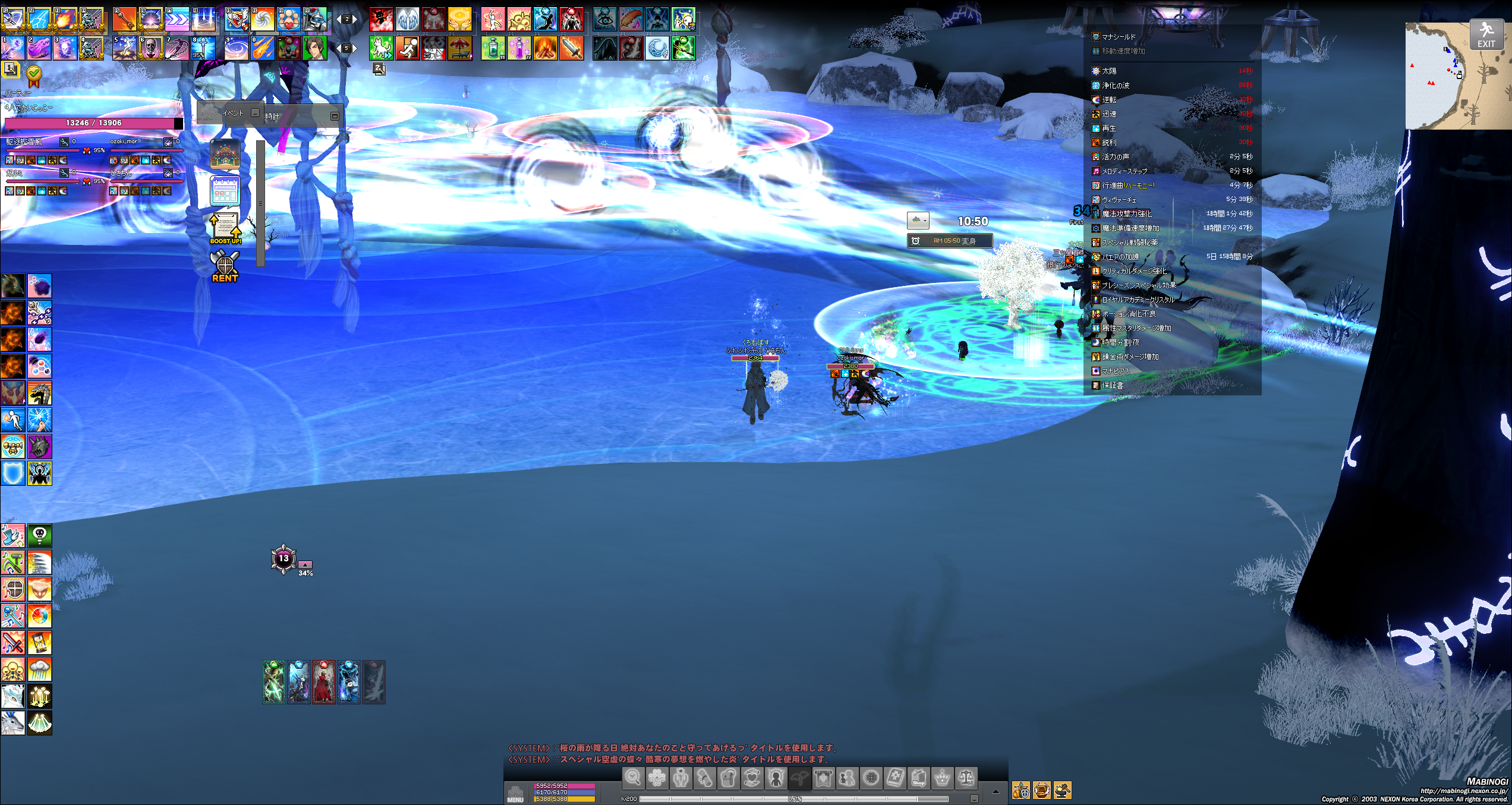Click the RENT equipment icon
This screenshot has width=1512, height=805.
[225, 266]
